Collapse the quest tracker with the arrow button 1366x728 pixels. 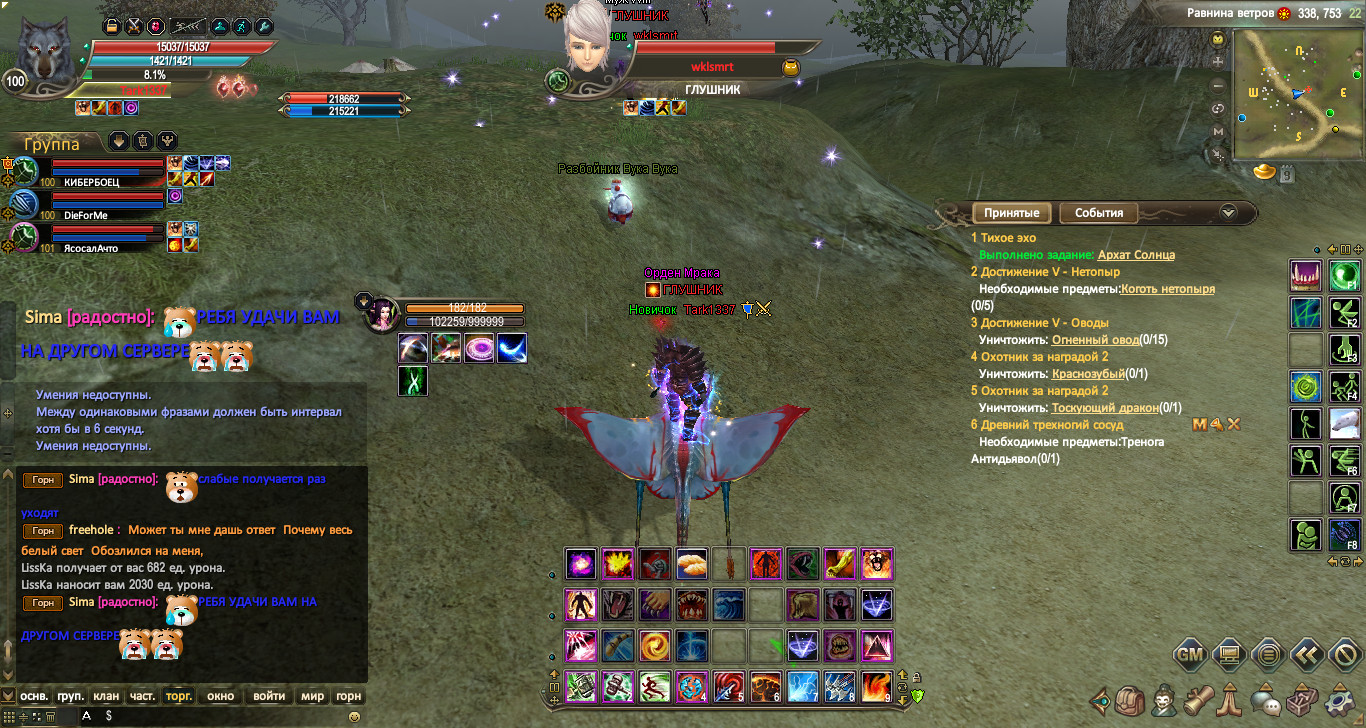pyautogui.click(x=1229, y=212)
